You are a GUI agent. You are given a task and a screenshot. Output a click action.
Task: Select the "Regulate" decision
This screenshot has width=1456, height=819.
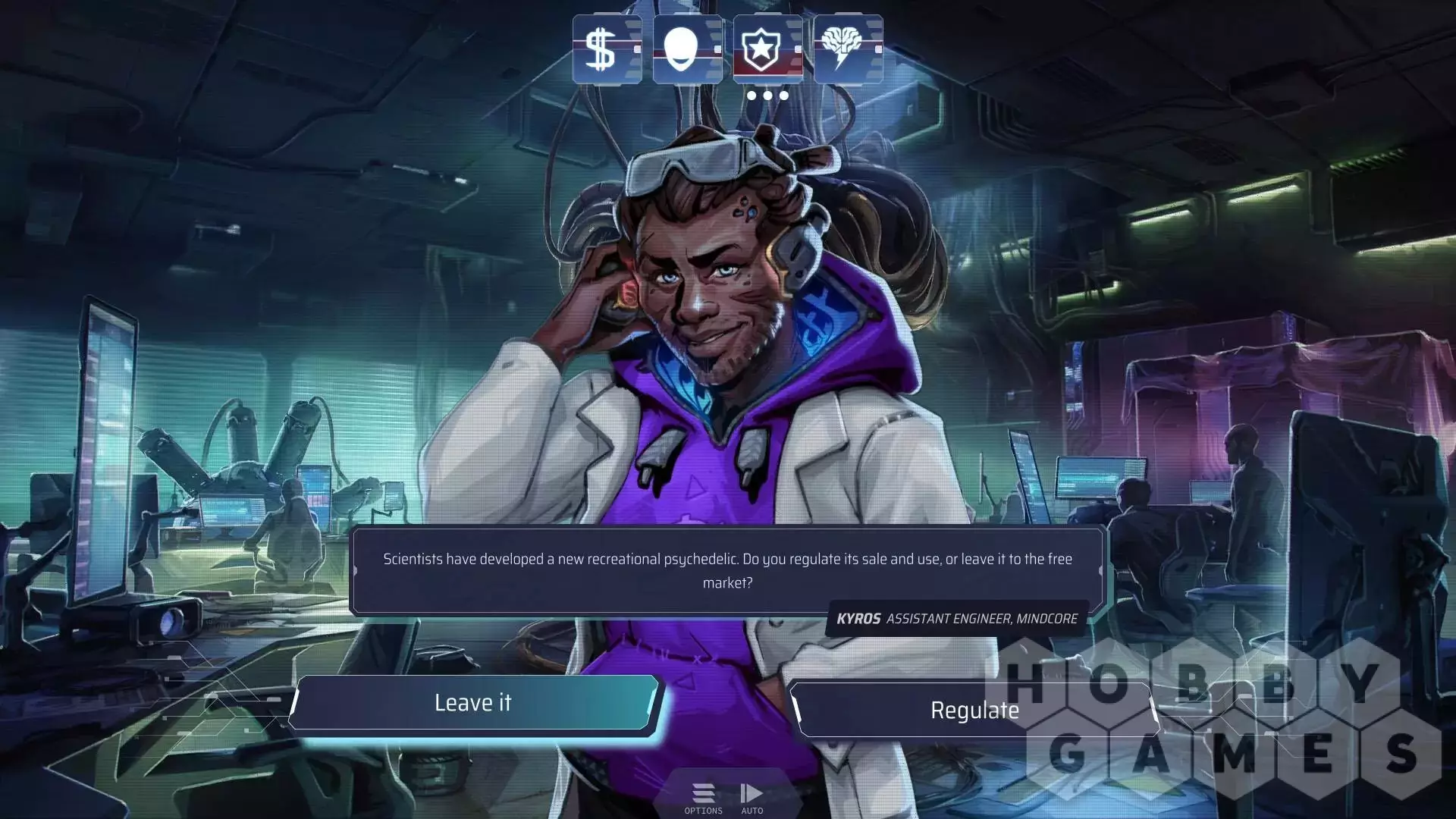tap(974, 711)
